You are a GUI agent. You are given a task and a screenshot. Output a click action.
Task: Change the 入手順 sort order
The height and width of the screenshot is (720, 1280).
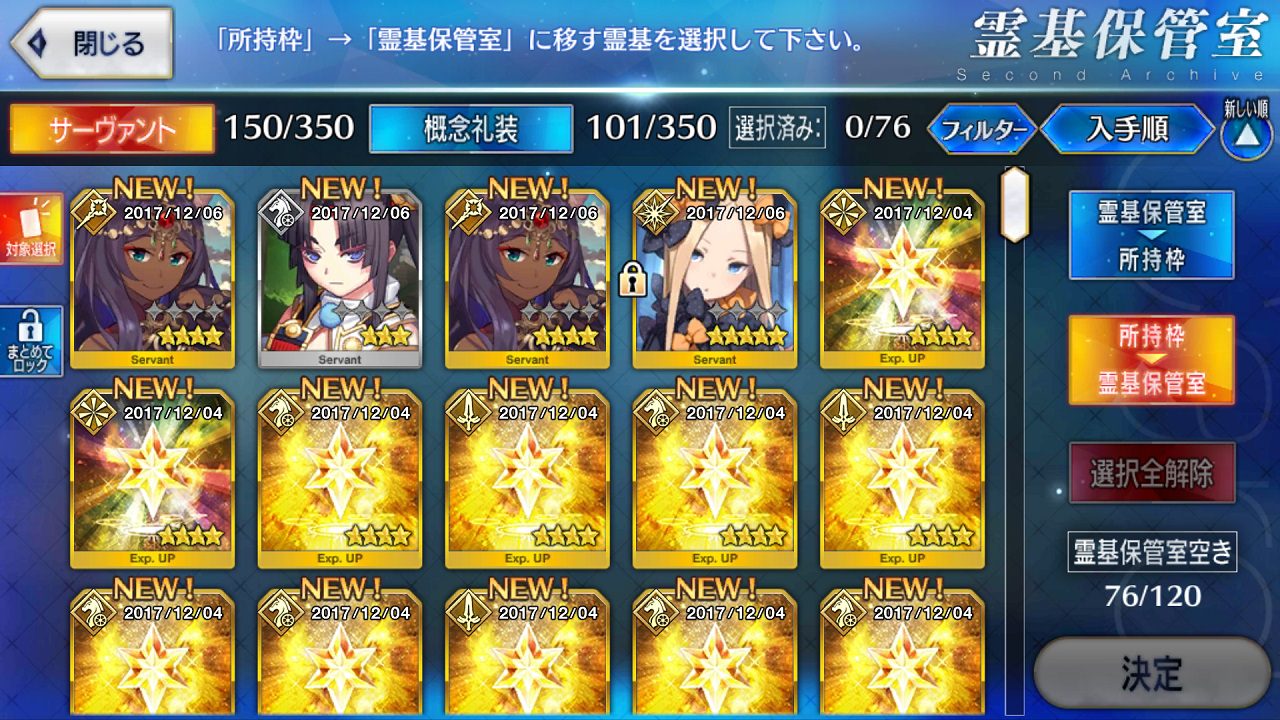click(x=1127, y=129)
